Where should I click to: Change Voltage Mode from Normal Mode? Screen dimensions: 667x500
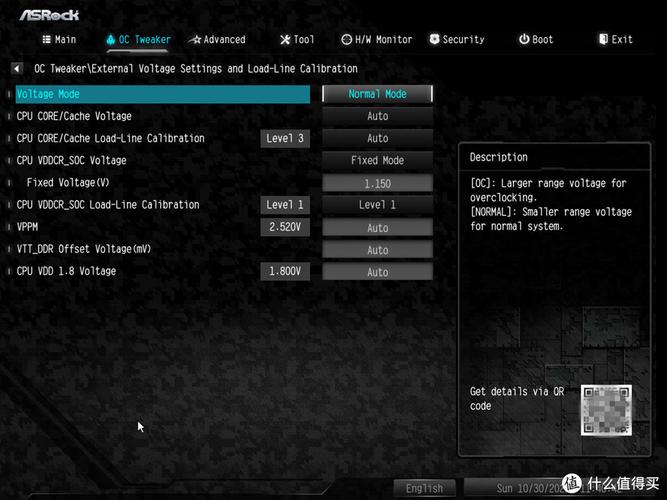(377, 94)
